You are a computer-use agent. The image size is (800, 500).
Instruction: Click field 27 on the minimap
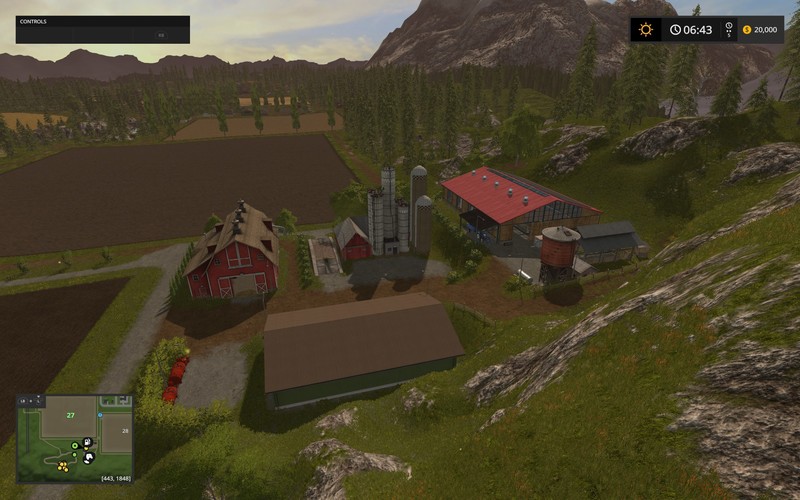tap(69, 414)
